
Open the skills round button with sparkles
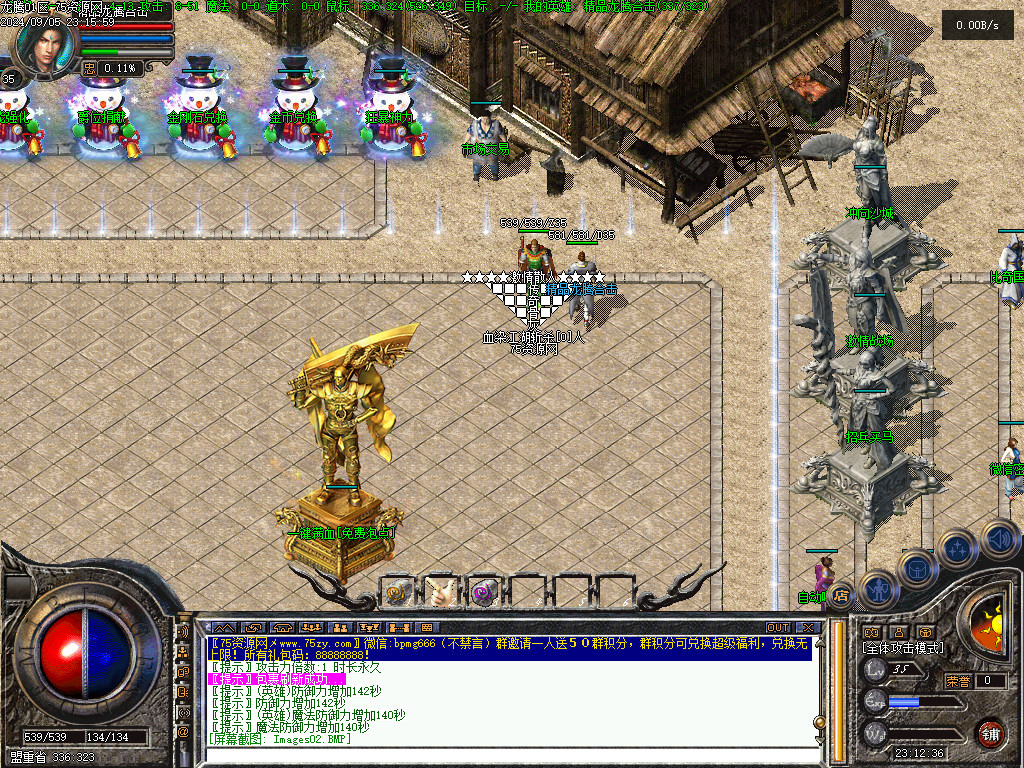coord(957,548)
